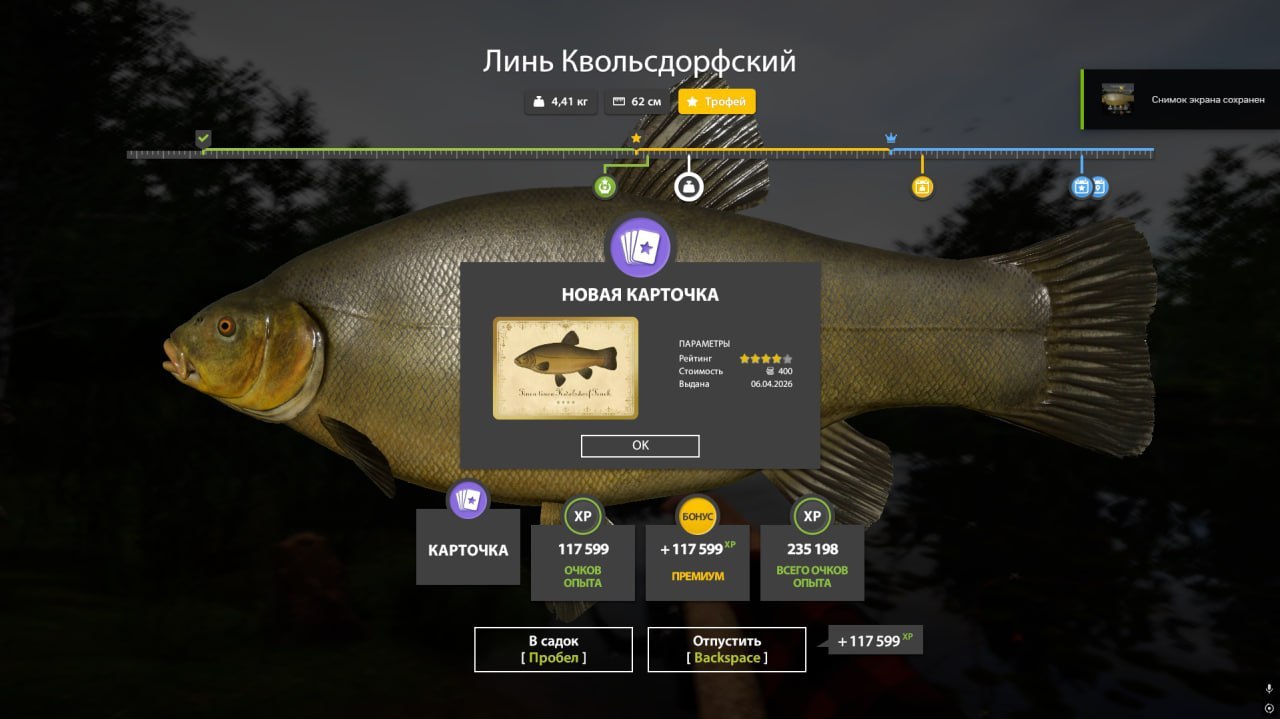1280x719 pixels.
Task: Click the yellow Трофей badge
Action: pos(717,102)
